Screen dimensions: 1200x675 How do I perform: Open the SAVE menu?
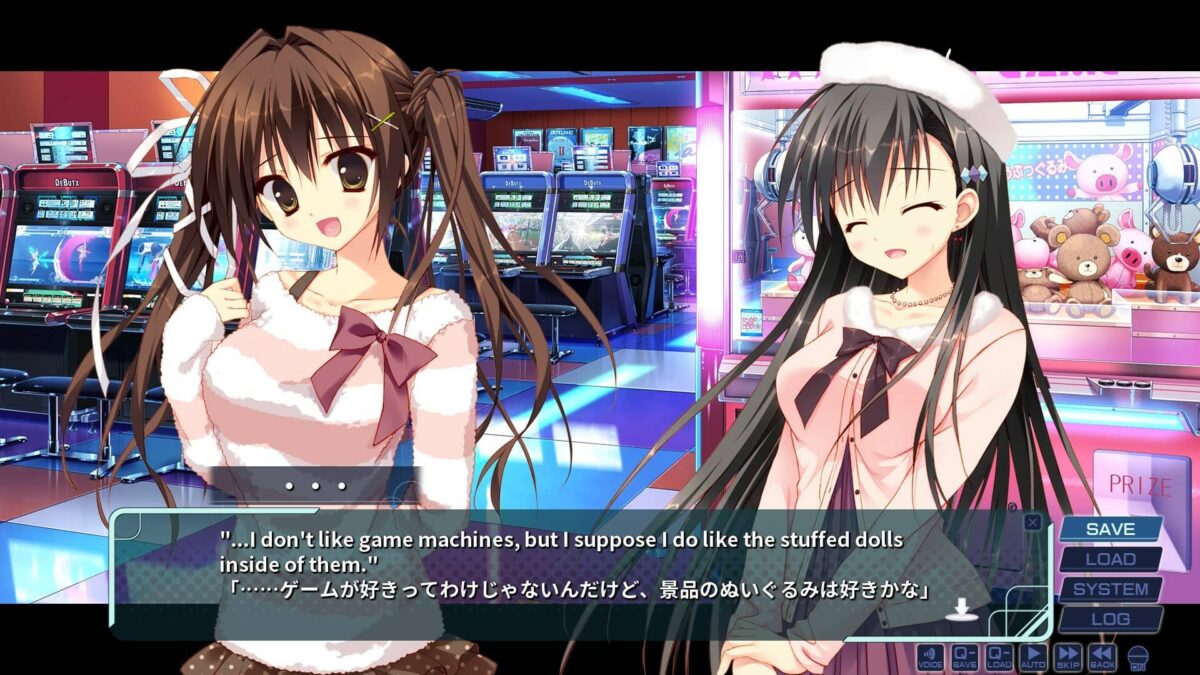coord(1110,529)
